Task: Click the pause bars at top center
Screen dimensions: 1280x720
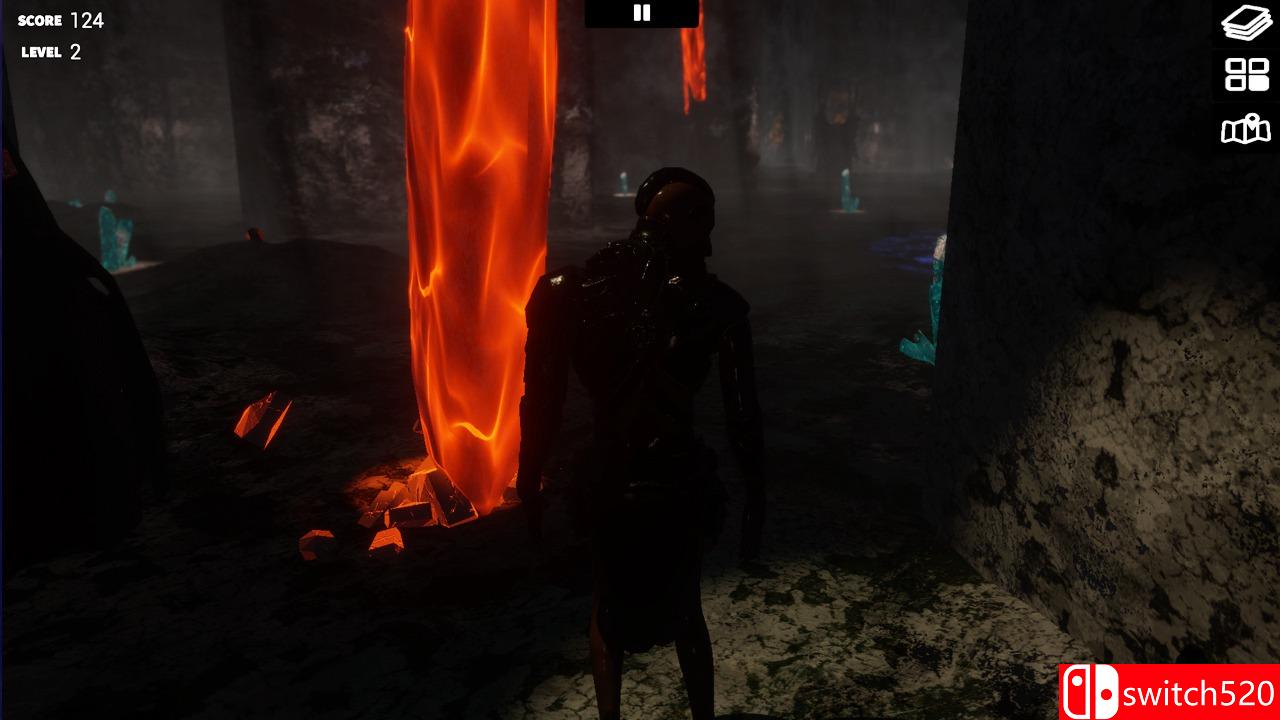Action: point(640,13)
